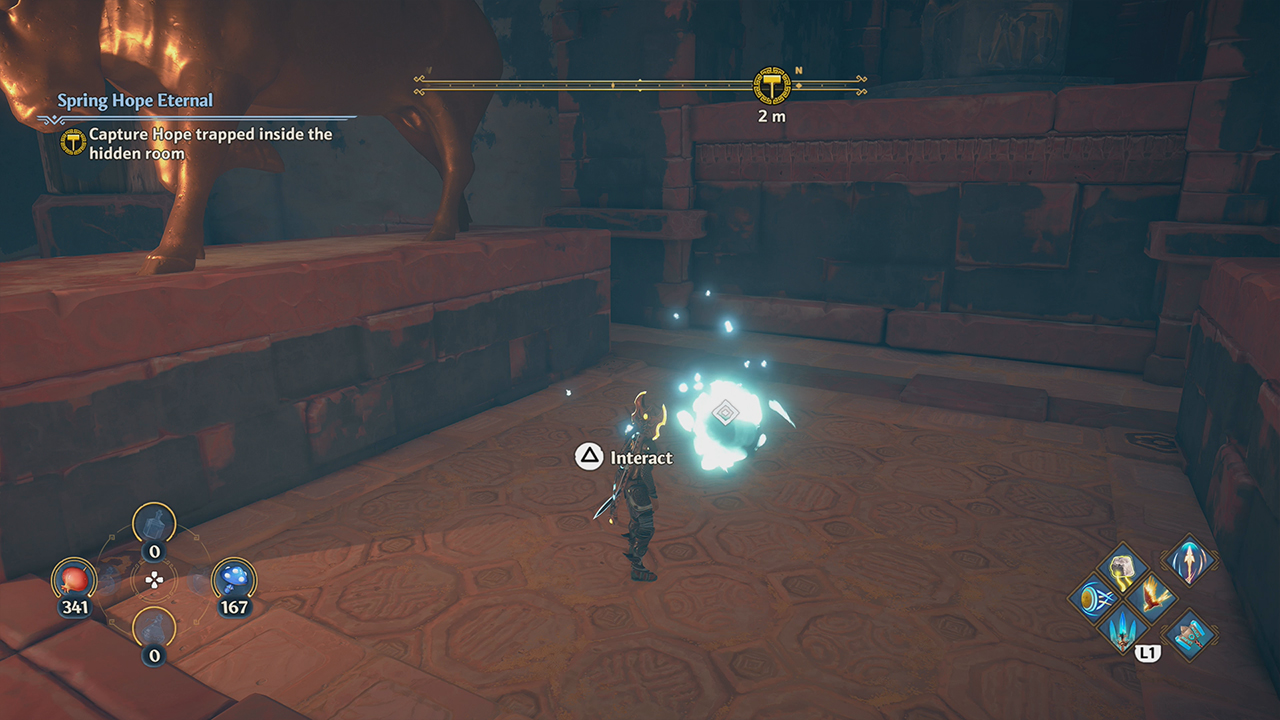Activate the blue hammer ability icon
This screenshot has width=1280, height=720.
click(1190, 634)
